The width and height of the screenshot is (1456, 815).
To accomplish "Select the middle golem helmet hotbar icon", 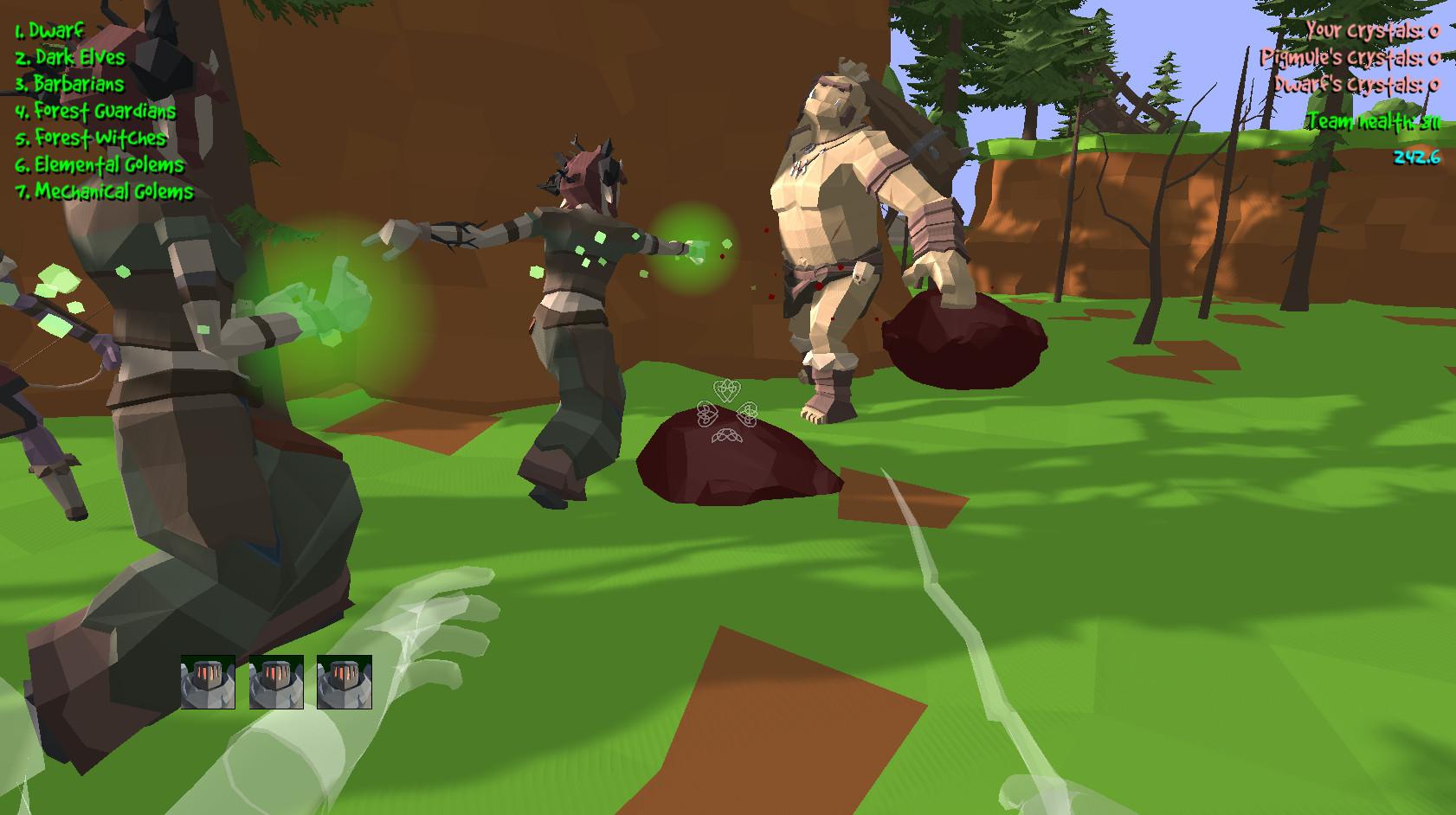I will [275, 683].
